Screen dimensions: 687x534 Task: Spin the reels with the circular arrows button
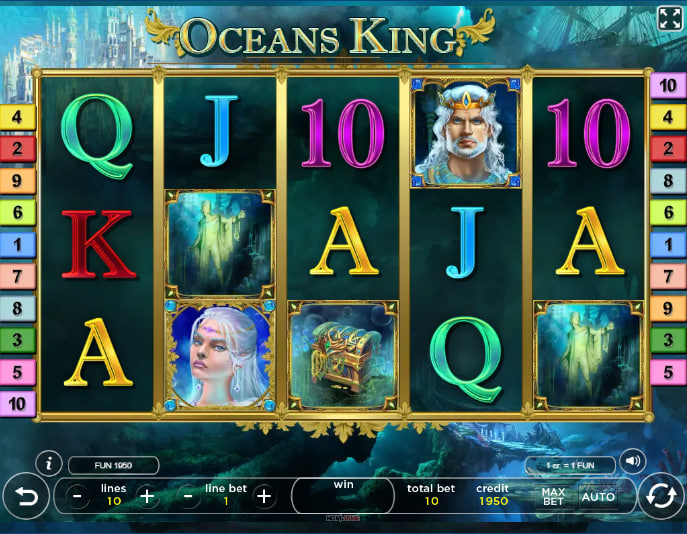(661, 496)
